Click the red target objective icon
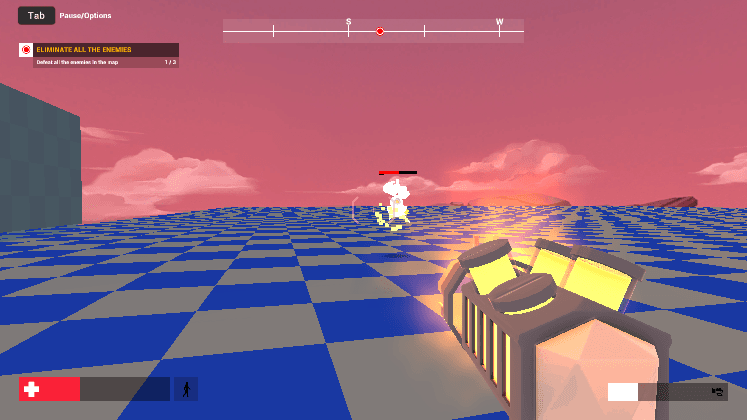The height and width of the screenshot is (420, 747). 26,49
